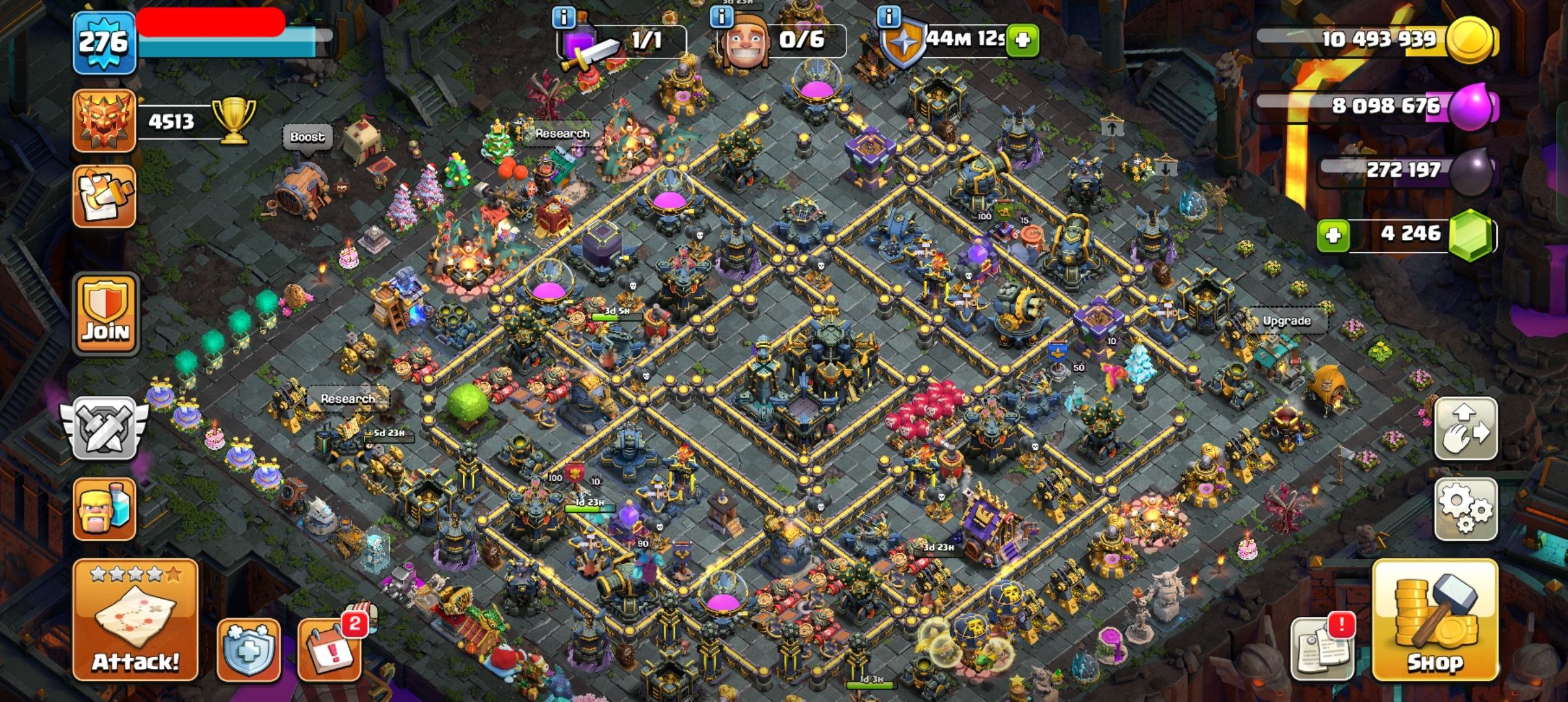This screenshot has width=1568, height=702.
Task: Open the experience level 276 badge
Action: 104,43
